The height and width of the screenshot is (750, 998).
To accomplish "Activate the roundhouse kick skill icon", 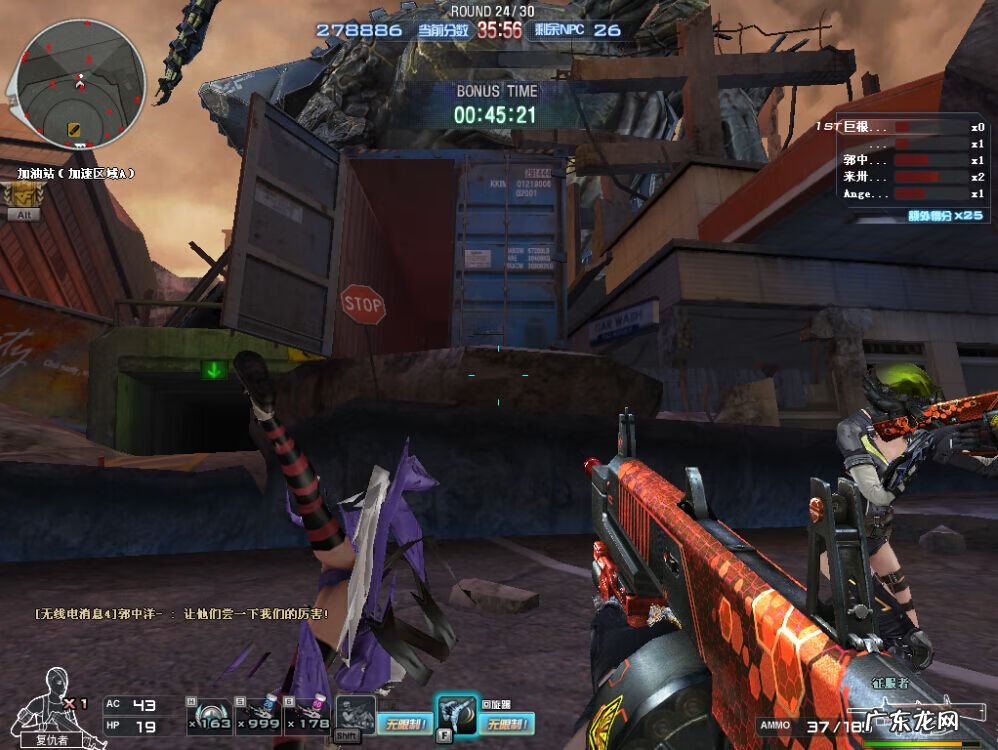I will [456, 714].
